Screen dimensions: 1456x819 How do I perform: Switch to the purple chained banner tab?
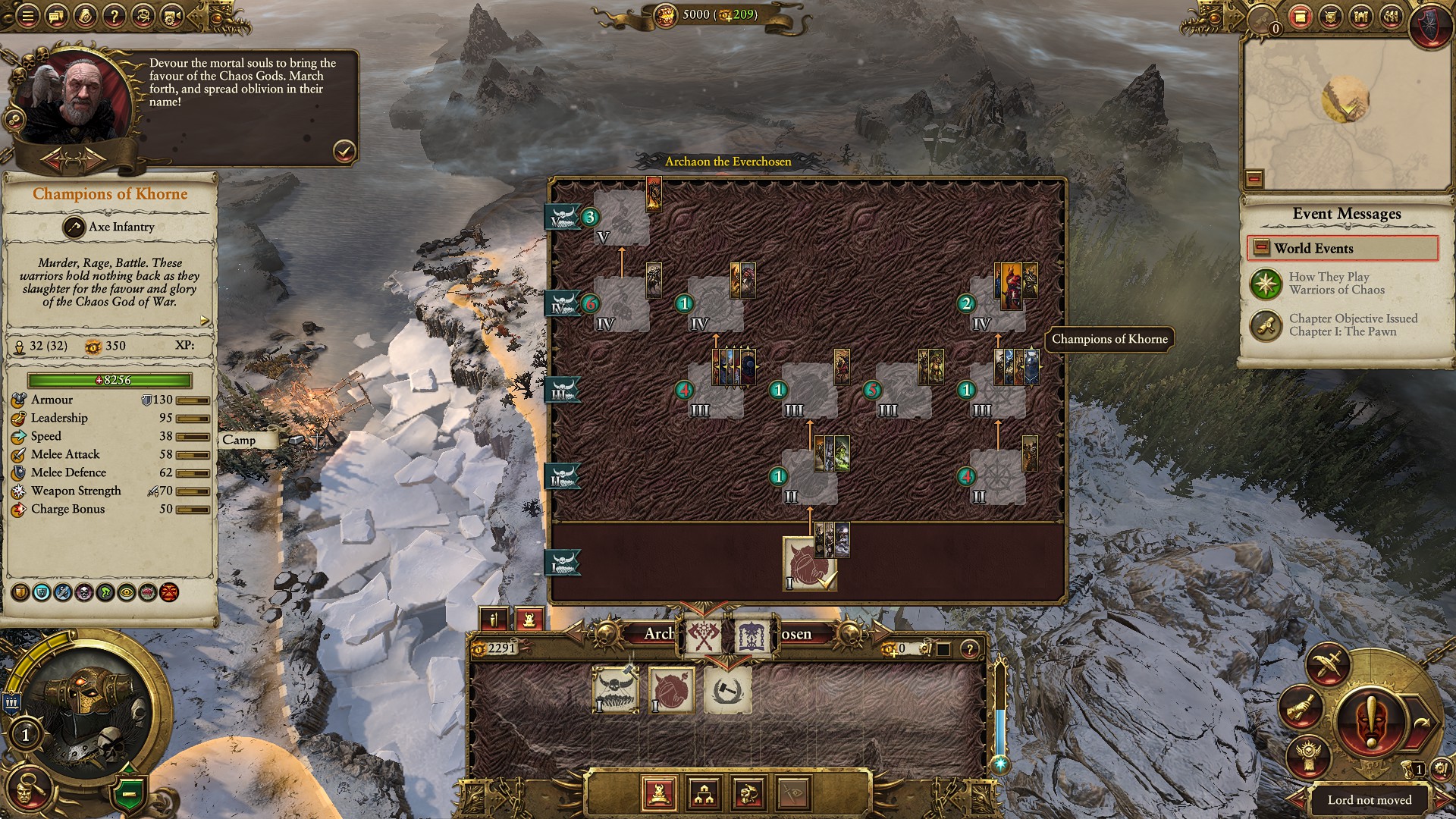(x=752, y=635)
